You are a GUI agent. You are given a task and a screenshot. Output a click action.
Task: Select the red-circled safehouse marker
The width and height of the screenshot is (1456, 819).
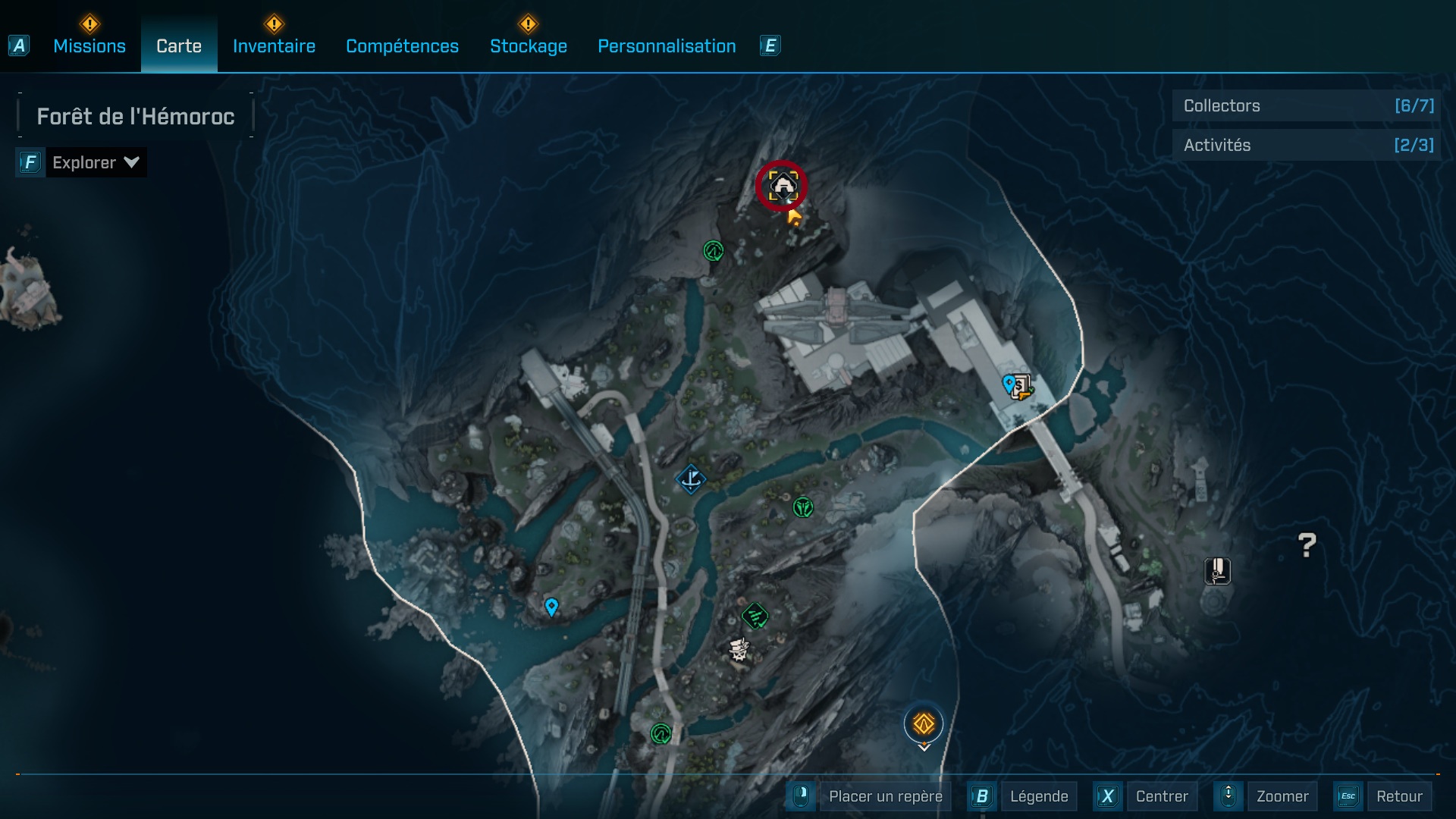pos(782,185)
